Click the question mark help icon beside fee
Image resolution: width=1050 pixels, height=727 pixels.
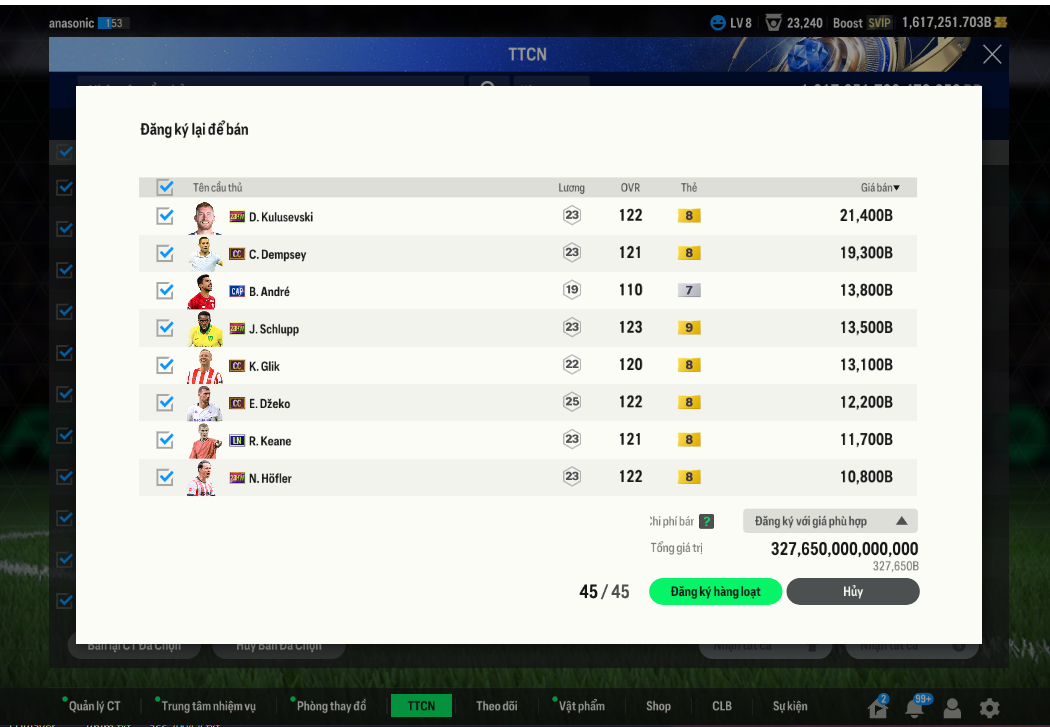pos(706,521)
